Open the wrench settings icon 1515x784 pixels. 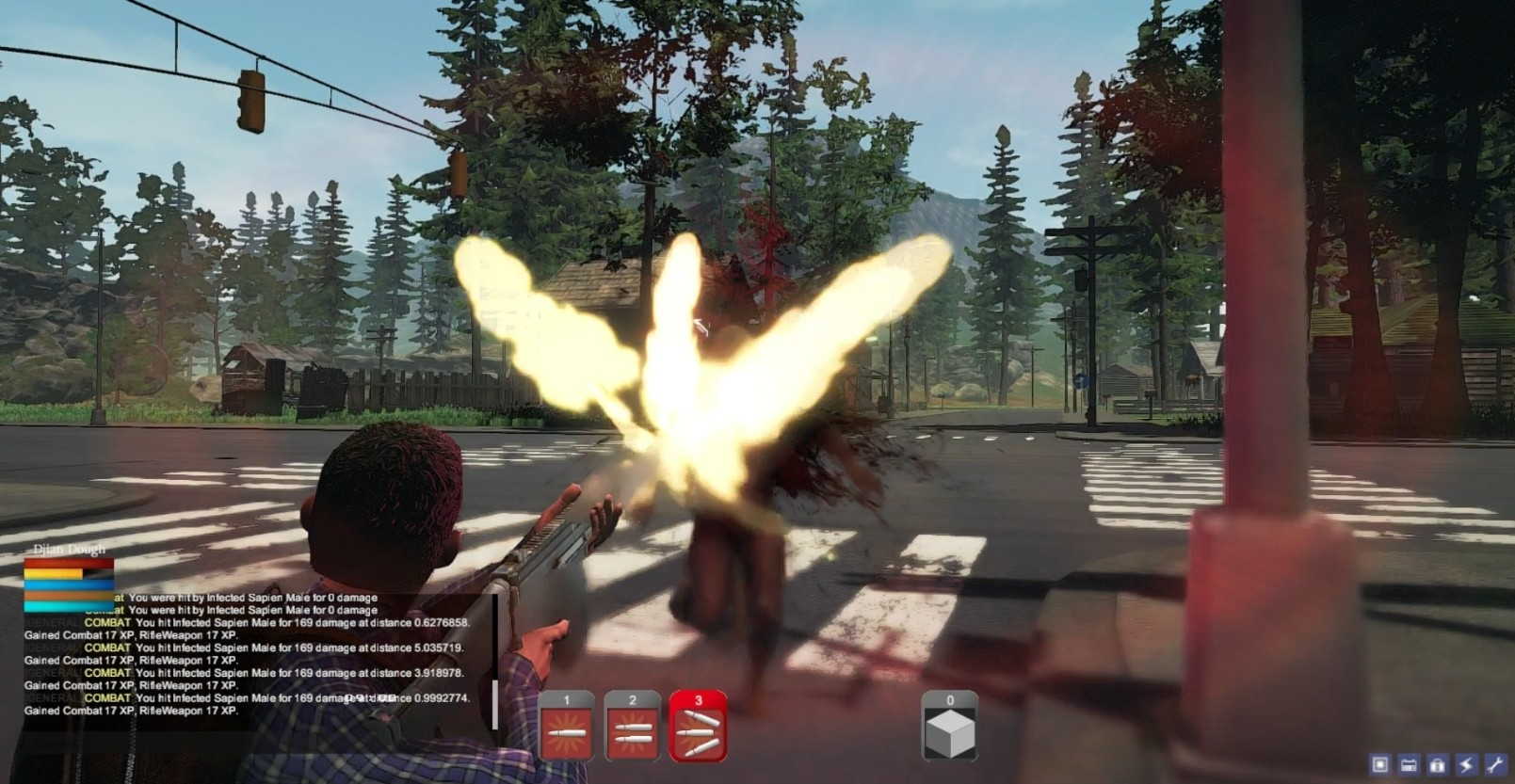1494,764
